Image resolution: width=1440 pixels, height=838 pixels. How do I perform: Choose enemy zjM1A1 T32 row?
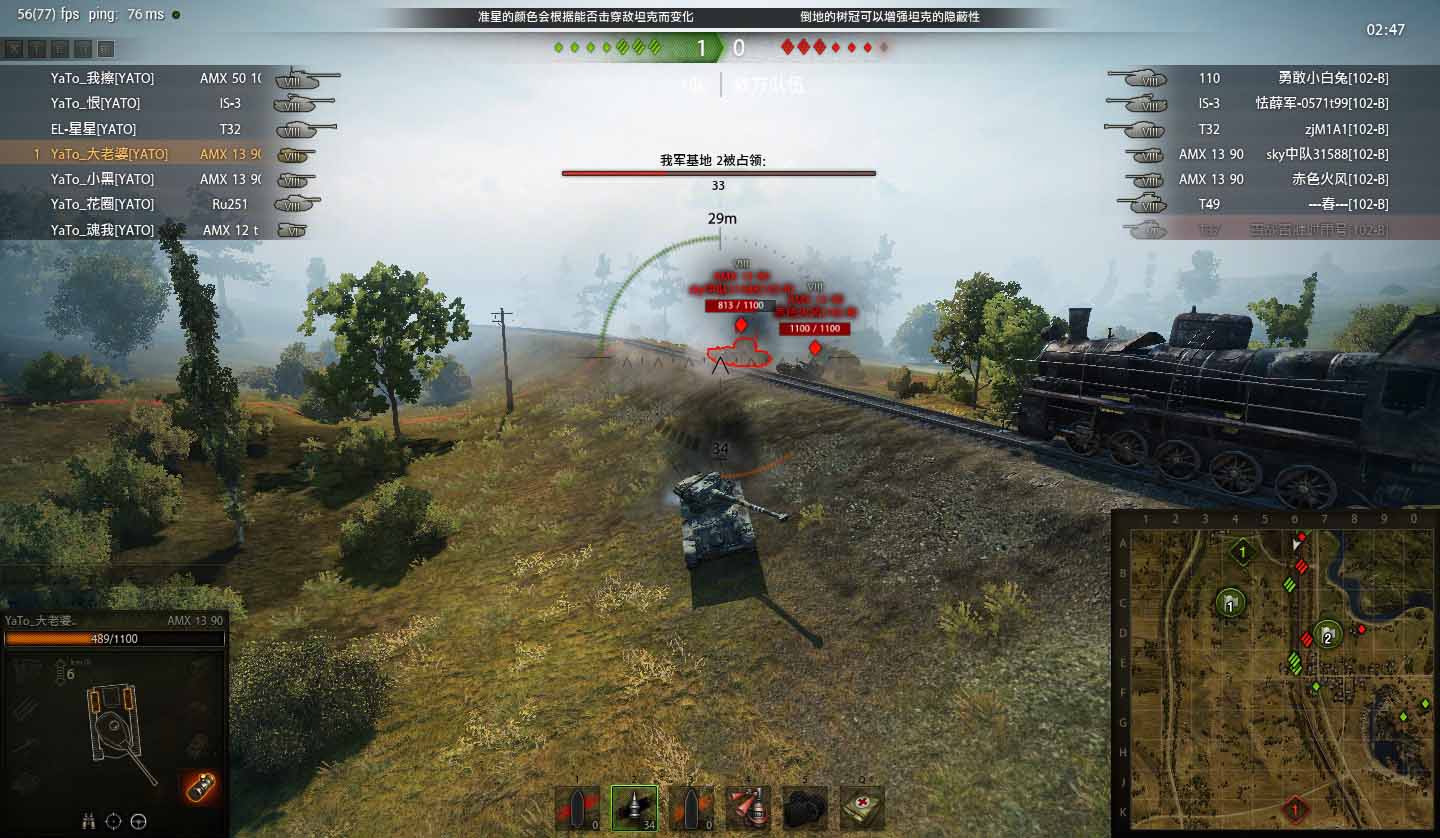click(1290, 129)
